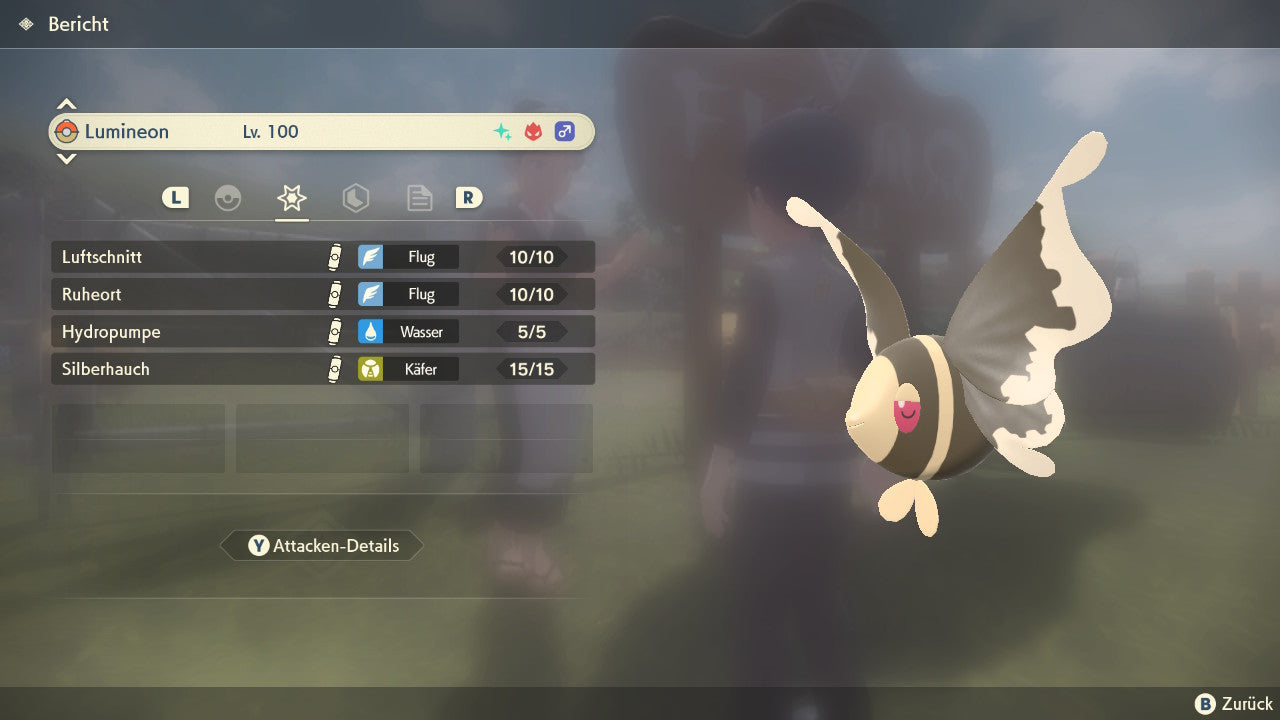
Task: Open the document notes tab
Action: (x=419, y=198)
